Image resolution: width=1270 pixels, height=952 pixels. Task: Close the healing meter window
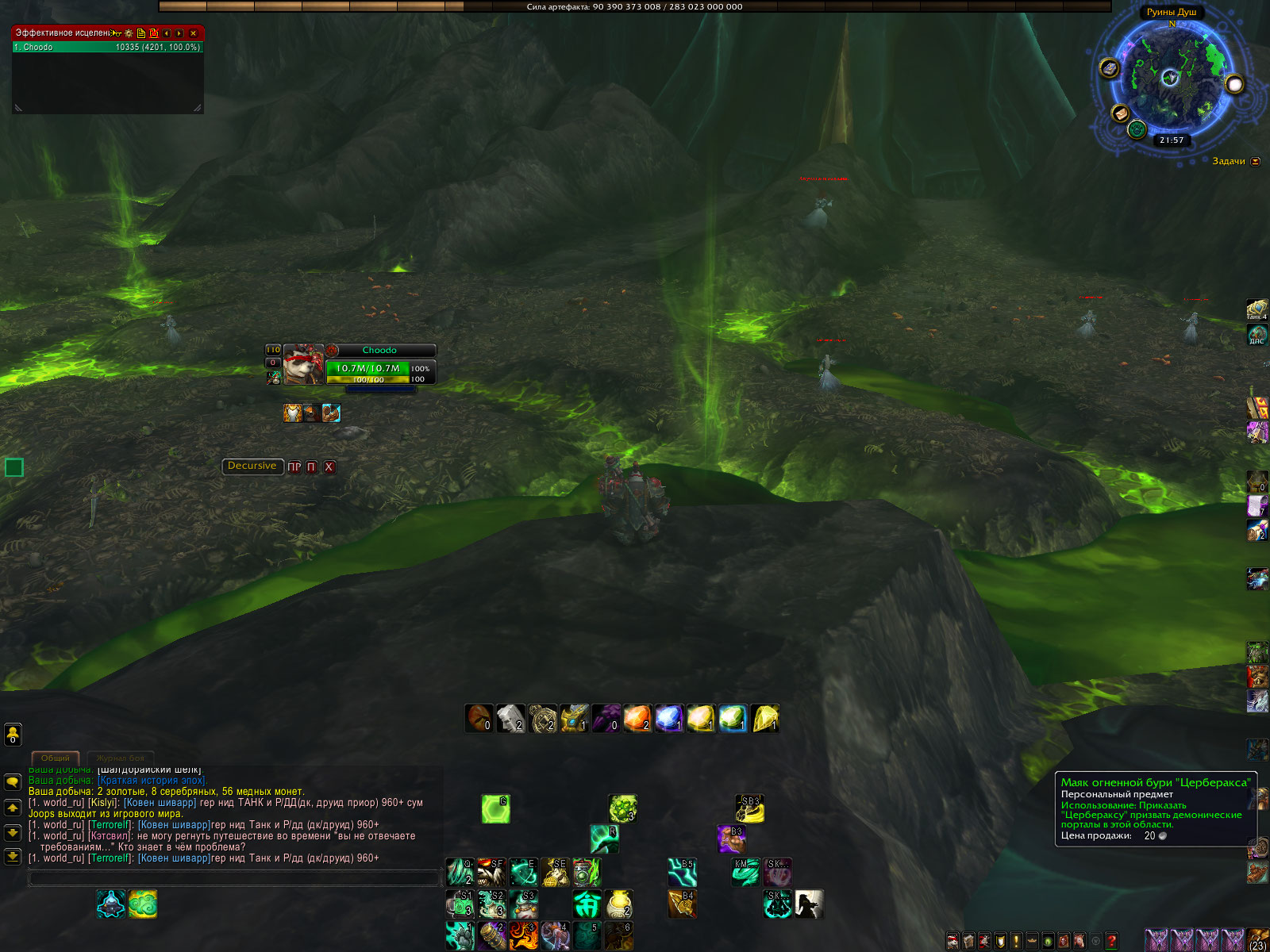click(x=193, y=33)
